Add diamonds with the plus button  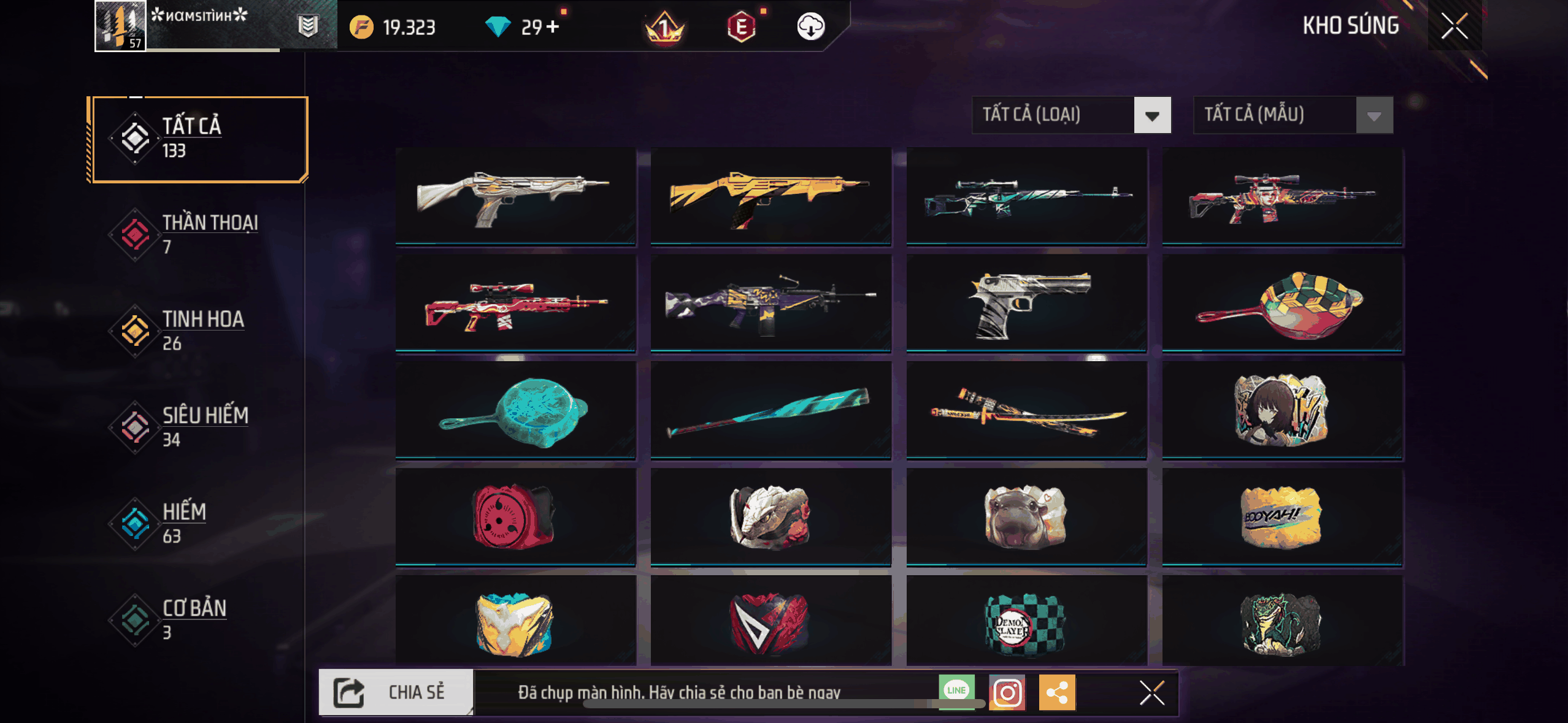[x=553, y=27]
